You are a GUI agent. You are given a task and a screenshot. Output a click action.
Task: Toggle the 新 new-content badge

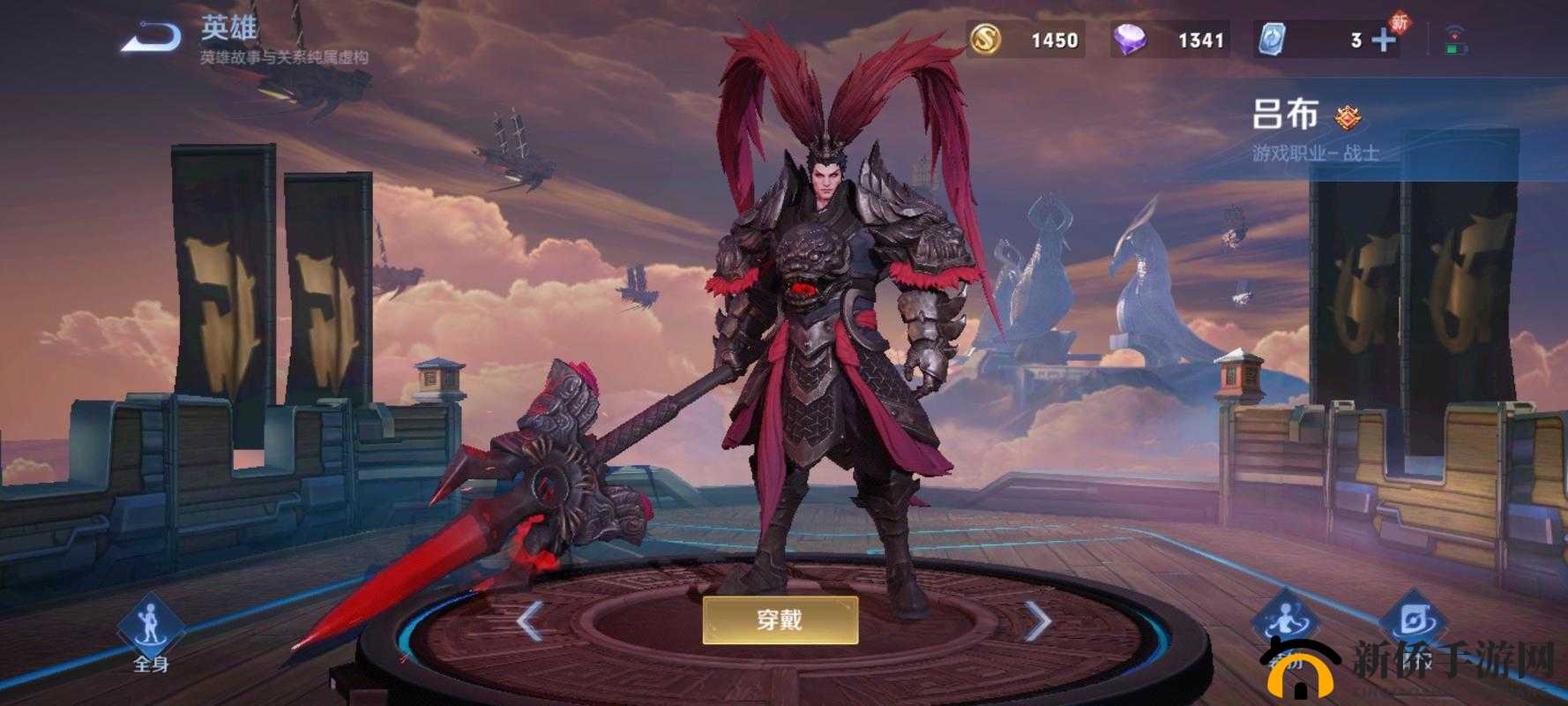(x=1400, y=20)
